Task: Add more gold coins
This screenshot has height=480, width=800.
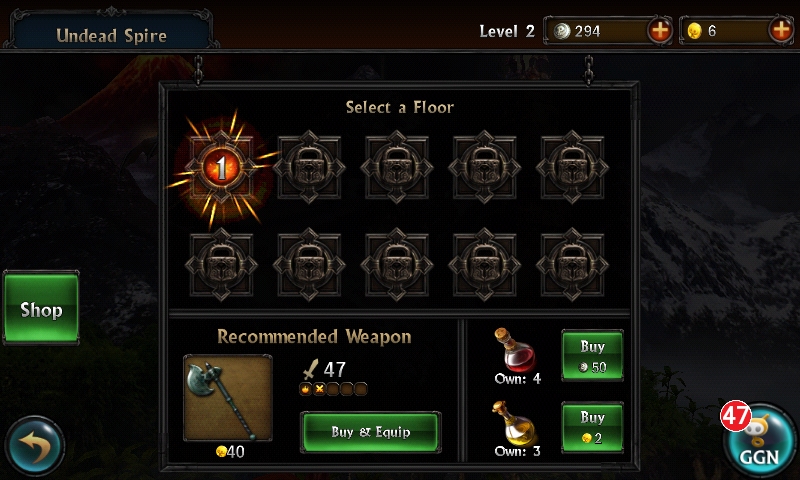Action: coord(781,31)
